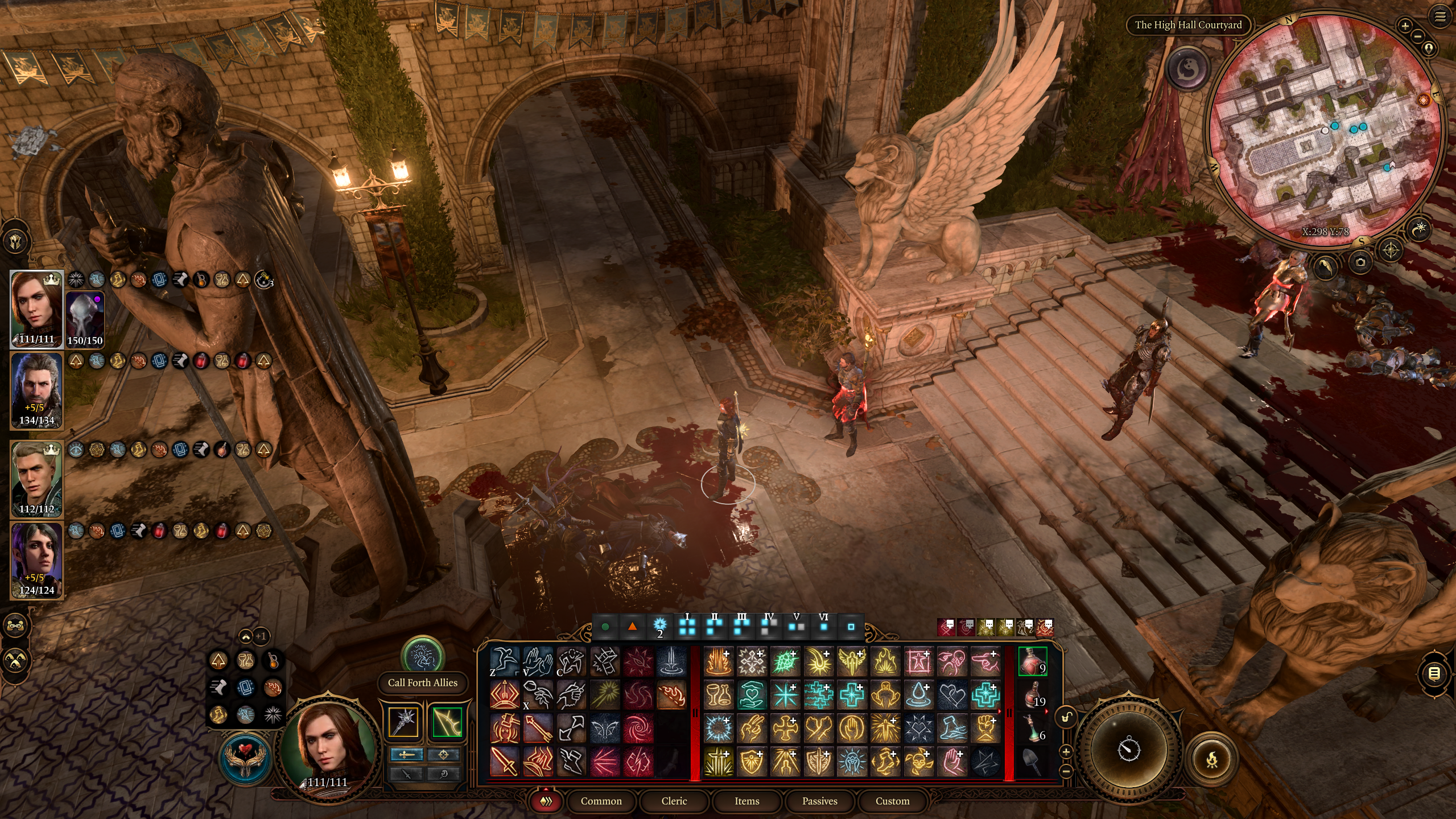Select the blond companion portrait with 112 HP

pos(36,478)
